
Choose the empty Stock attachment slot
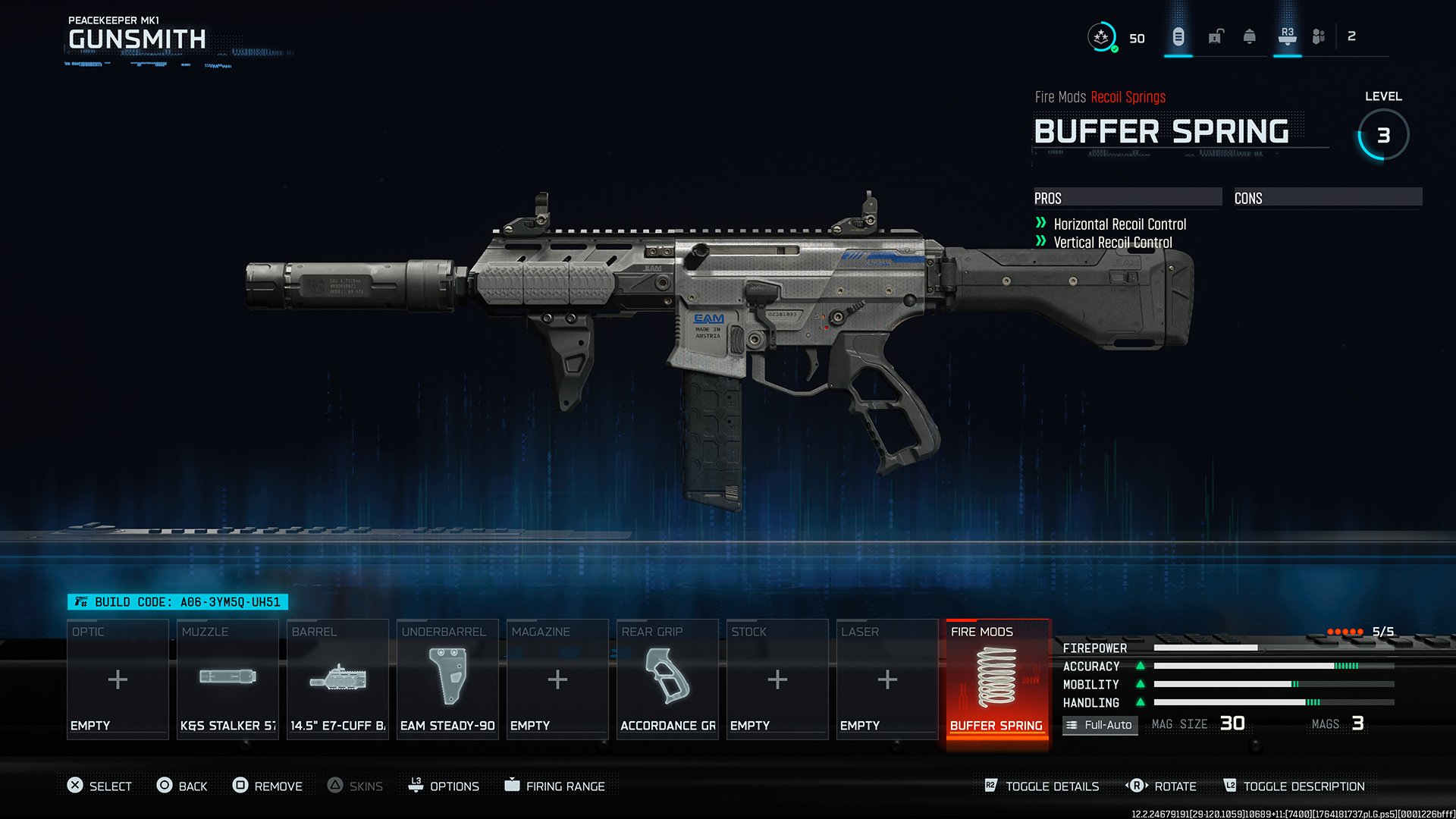click(x=777, y=679)
